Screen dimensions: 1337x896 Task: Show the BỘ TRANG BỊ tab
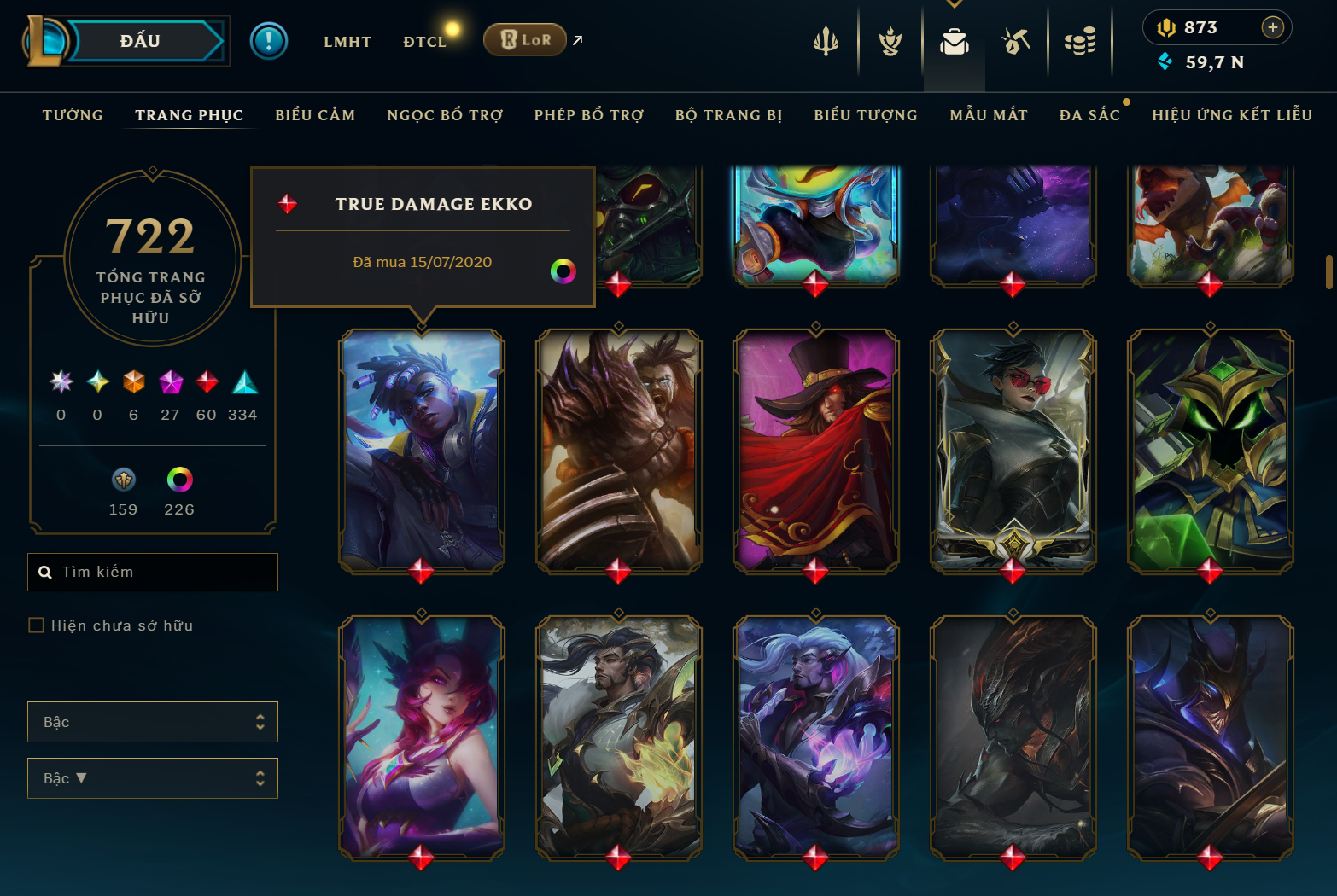728,115
